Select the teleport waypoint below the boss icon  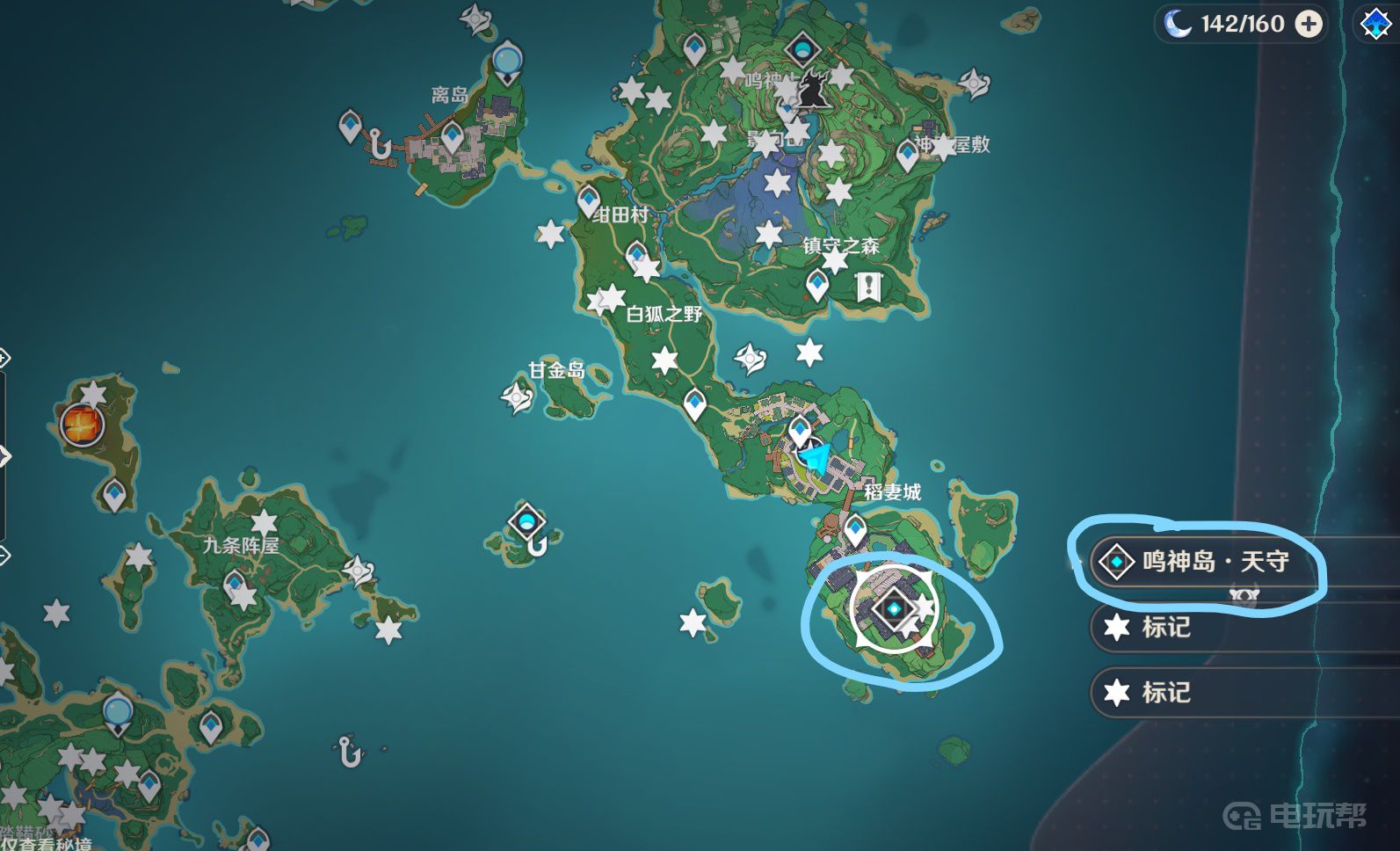tap(114, 494)
